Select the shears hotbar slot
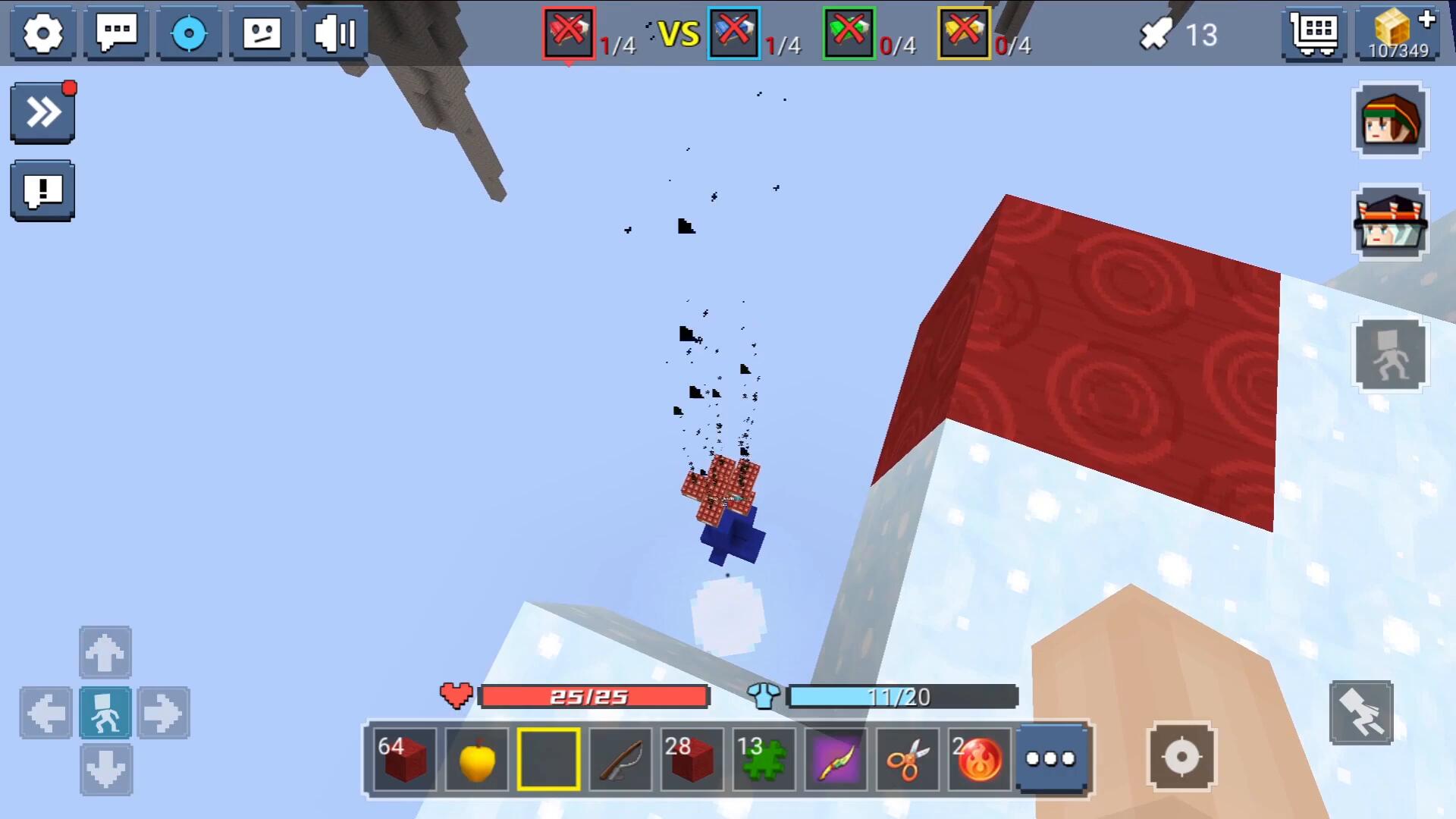The image size is (1456, 819). pos(908,759)
